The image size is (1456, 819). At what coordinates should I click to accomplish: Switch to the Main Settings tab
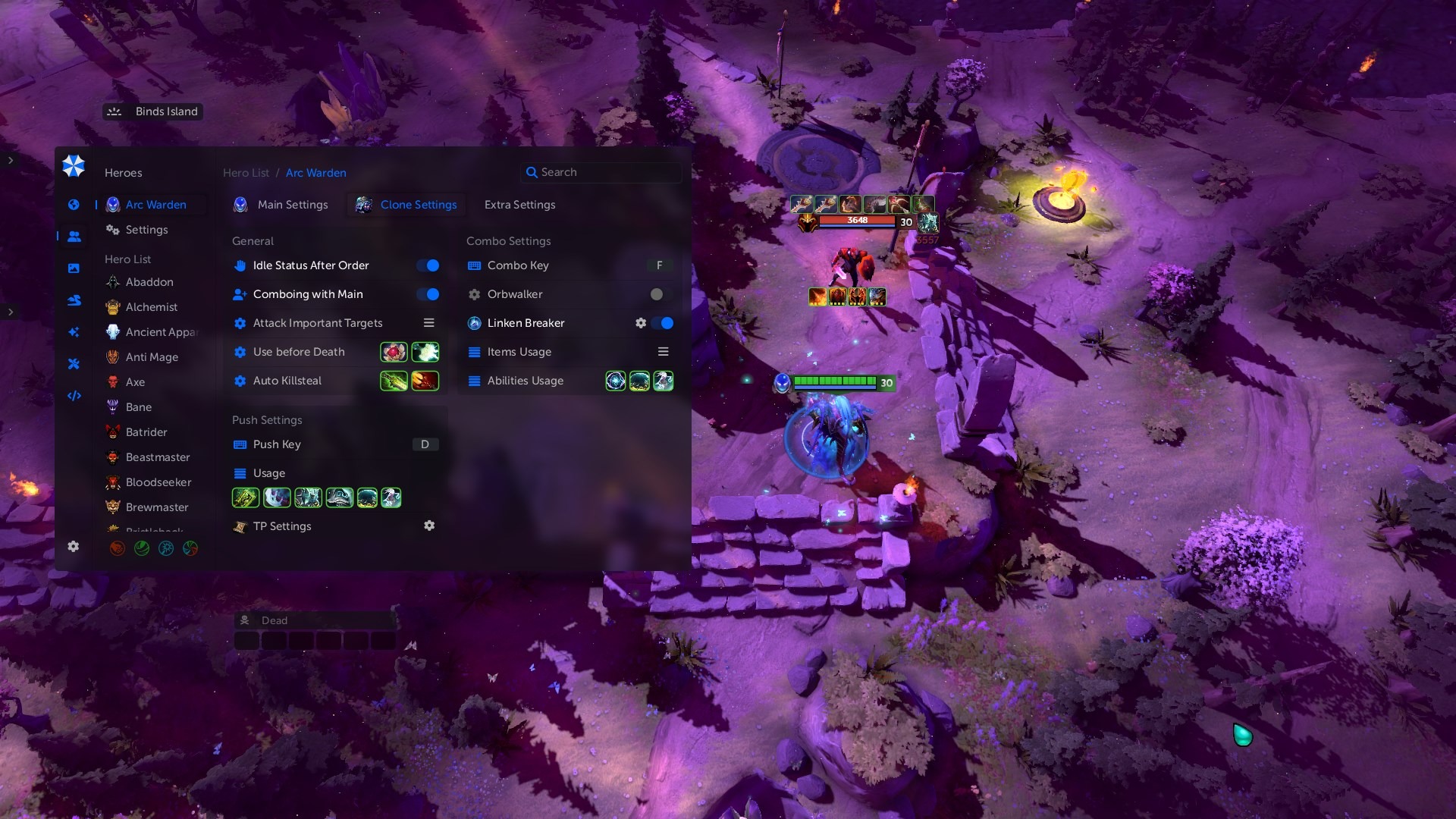click(x=292, y=205)
